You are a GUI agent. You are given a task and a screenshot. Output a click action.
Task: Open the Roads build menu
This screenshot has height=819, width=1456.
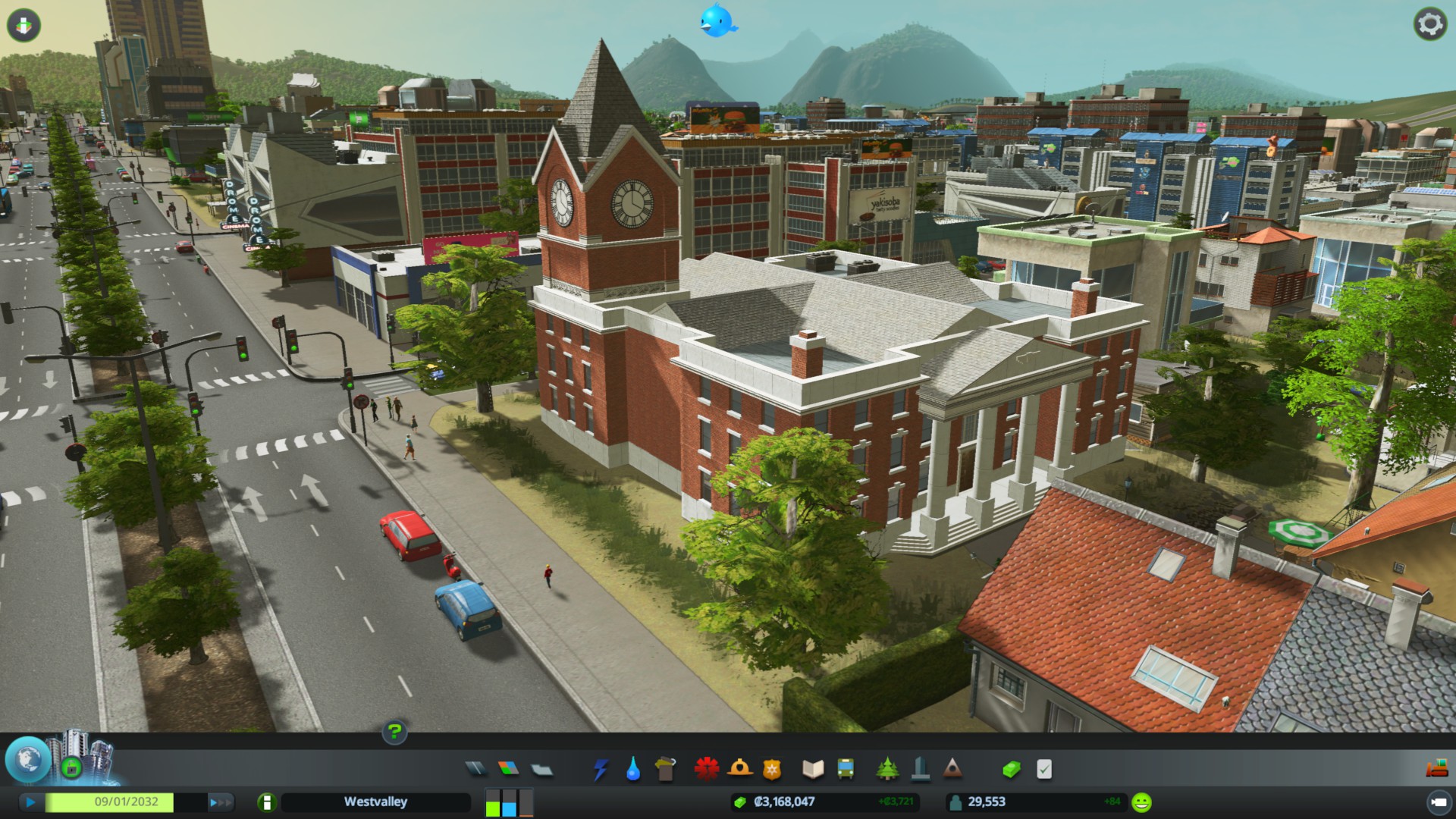click(x=475, y=769)
